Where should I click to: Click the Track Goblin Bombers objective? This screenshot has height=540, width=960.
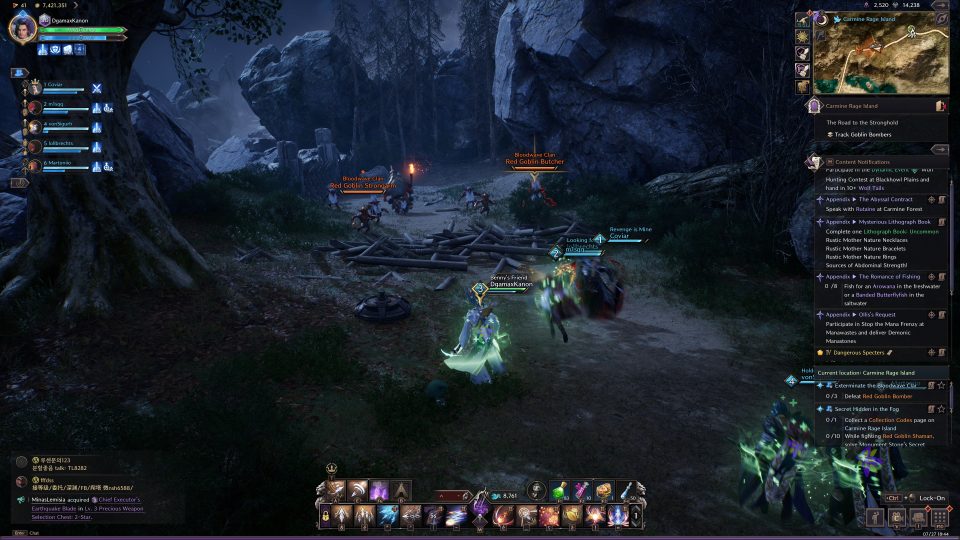coord(860,135)
